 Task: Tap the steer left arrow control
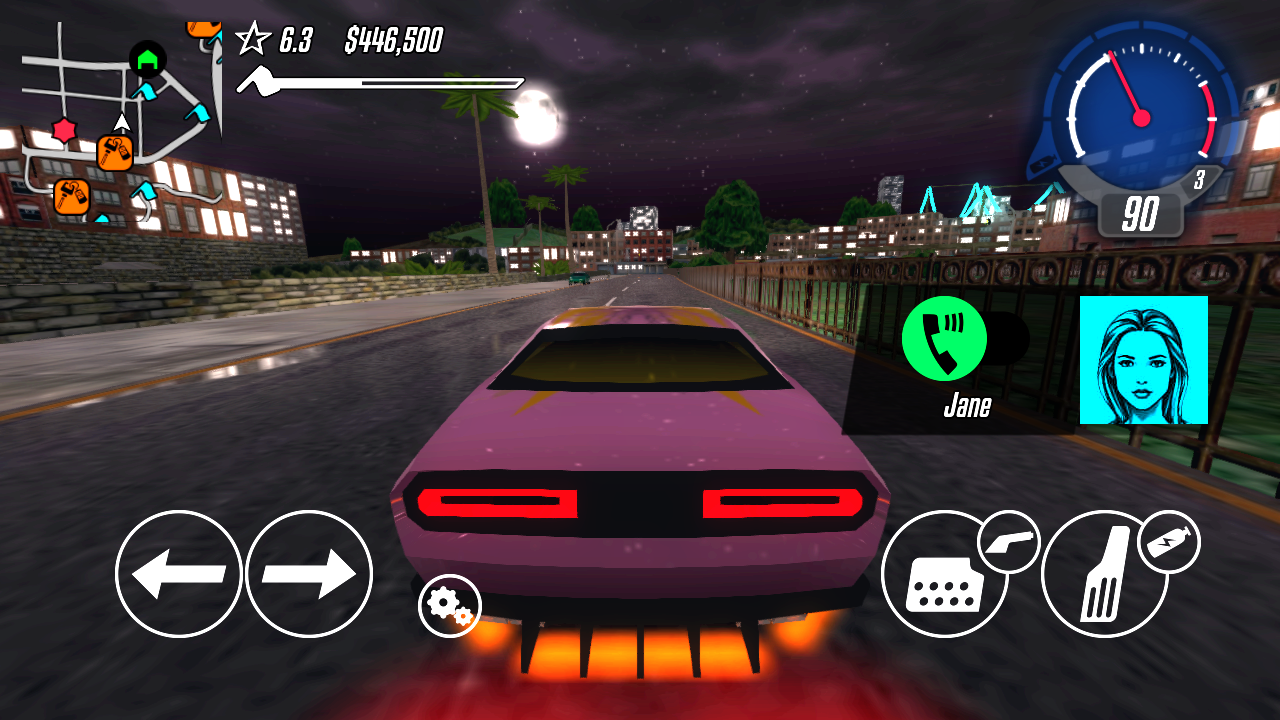click(x=180, y=575)
